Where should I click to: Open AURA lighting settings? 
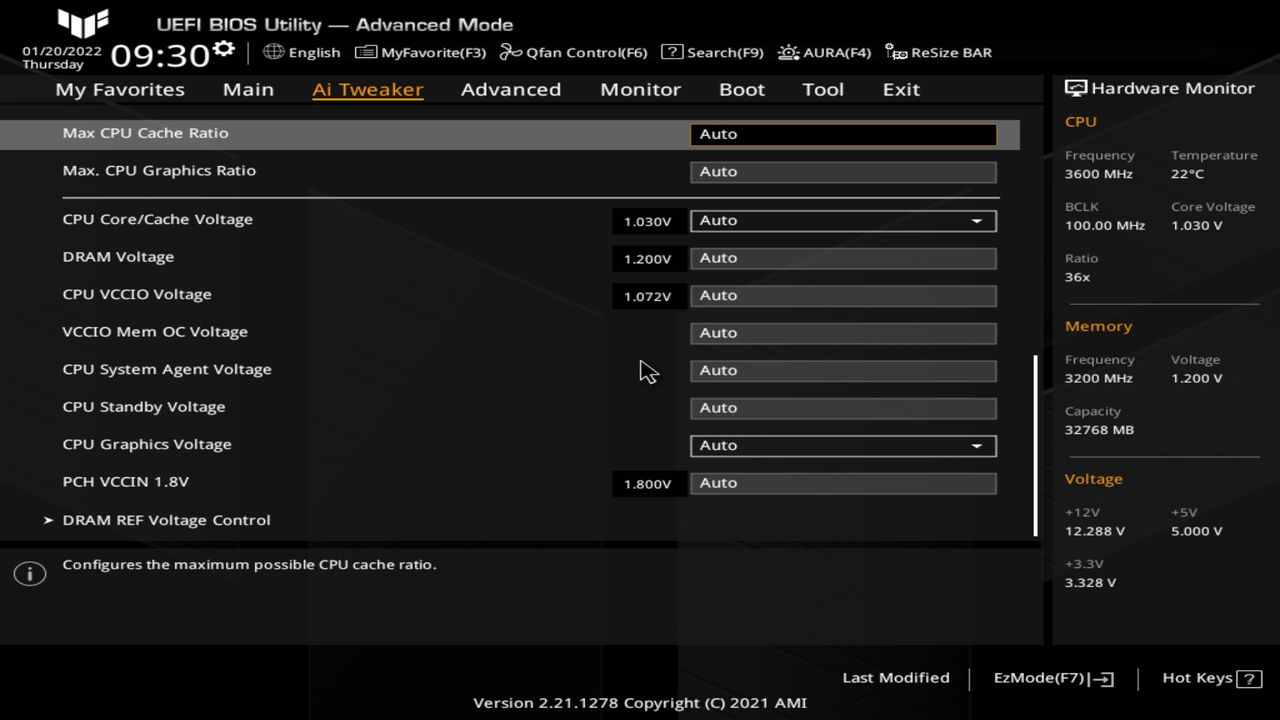point(824,52)
